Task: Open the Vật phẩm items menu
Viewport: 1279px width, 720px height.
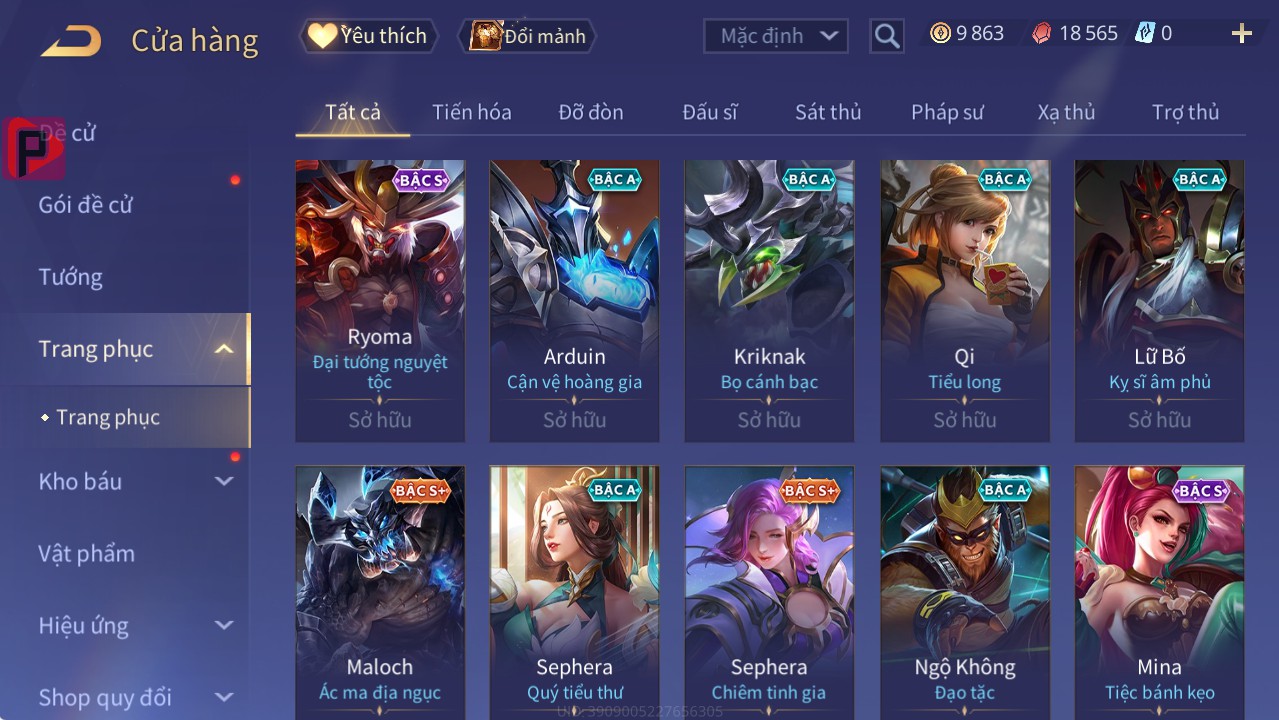Action: point(86,553)
